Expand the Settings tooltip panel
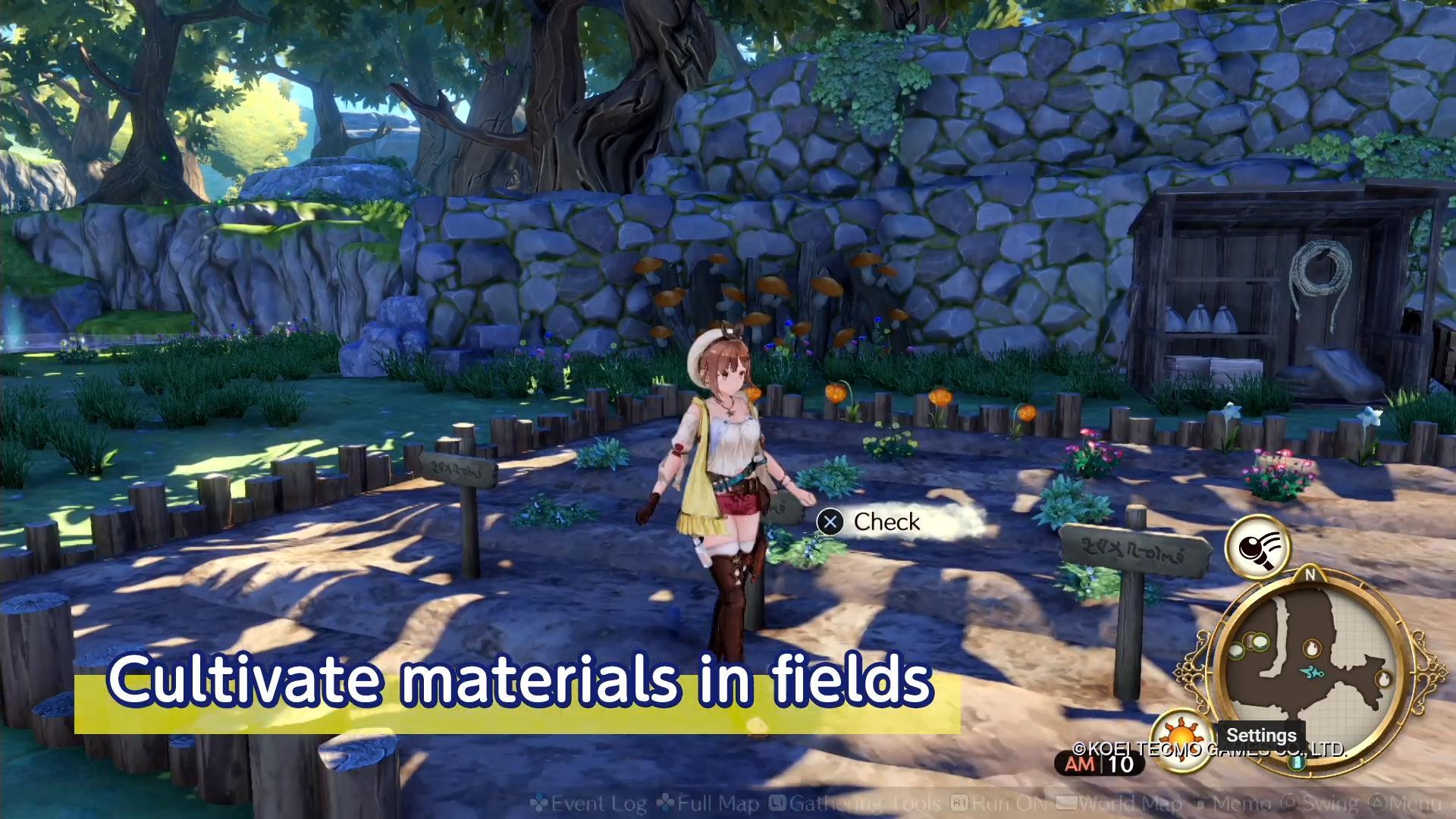 click(1263, 735)
